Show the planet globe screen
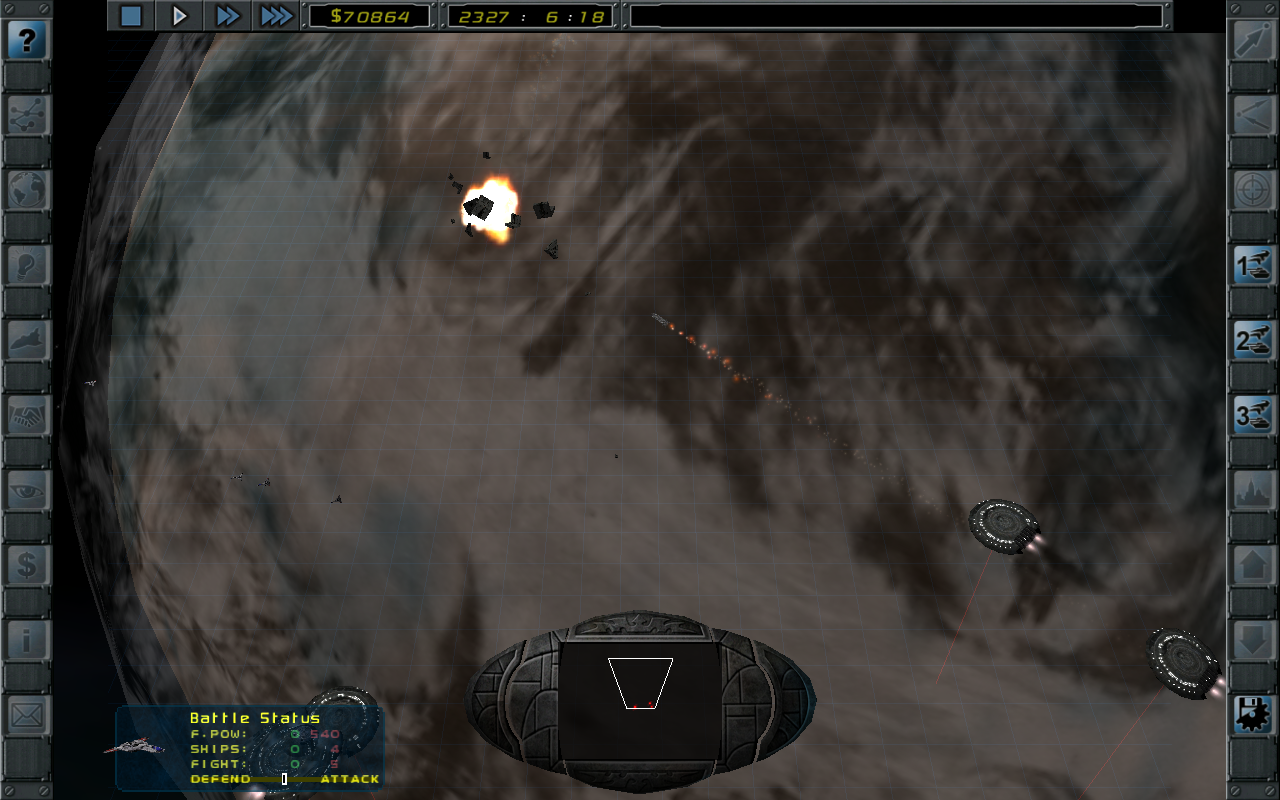Image resolution: width=1280 pixels, height=800 pixels. tap(27, 190)
